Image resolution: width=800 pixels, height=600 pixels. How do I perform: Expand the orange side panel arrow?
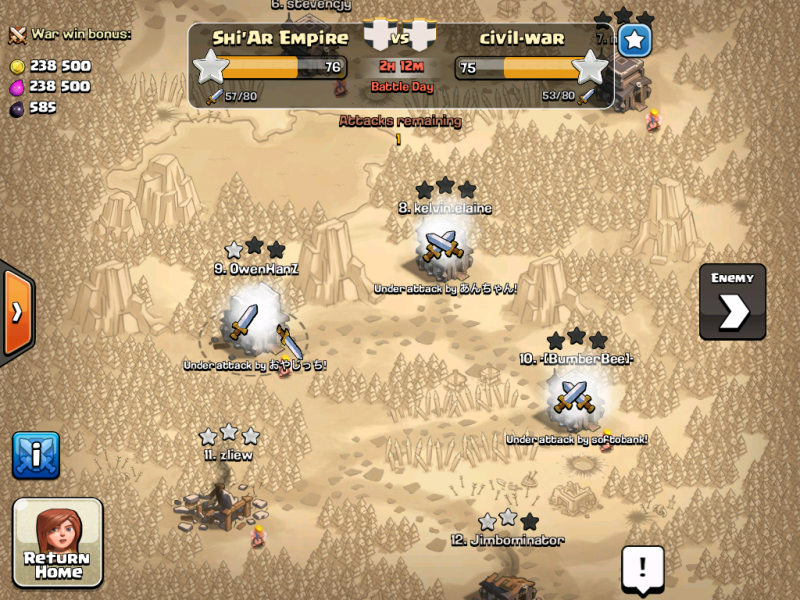(x=17, y=312)
